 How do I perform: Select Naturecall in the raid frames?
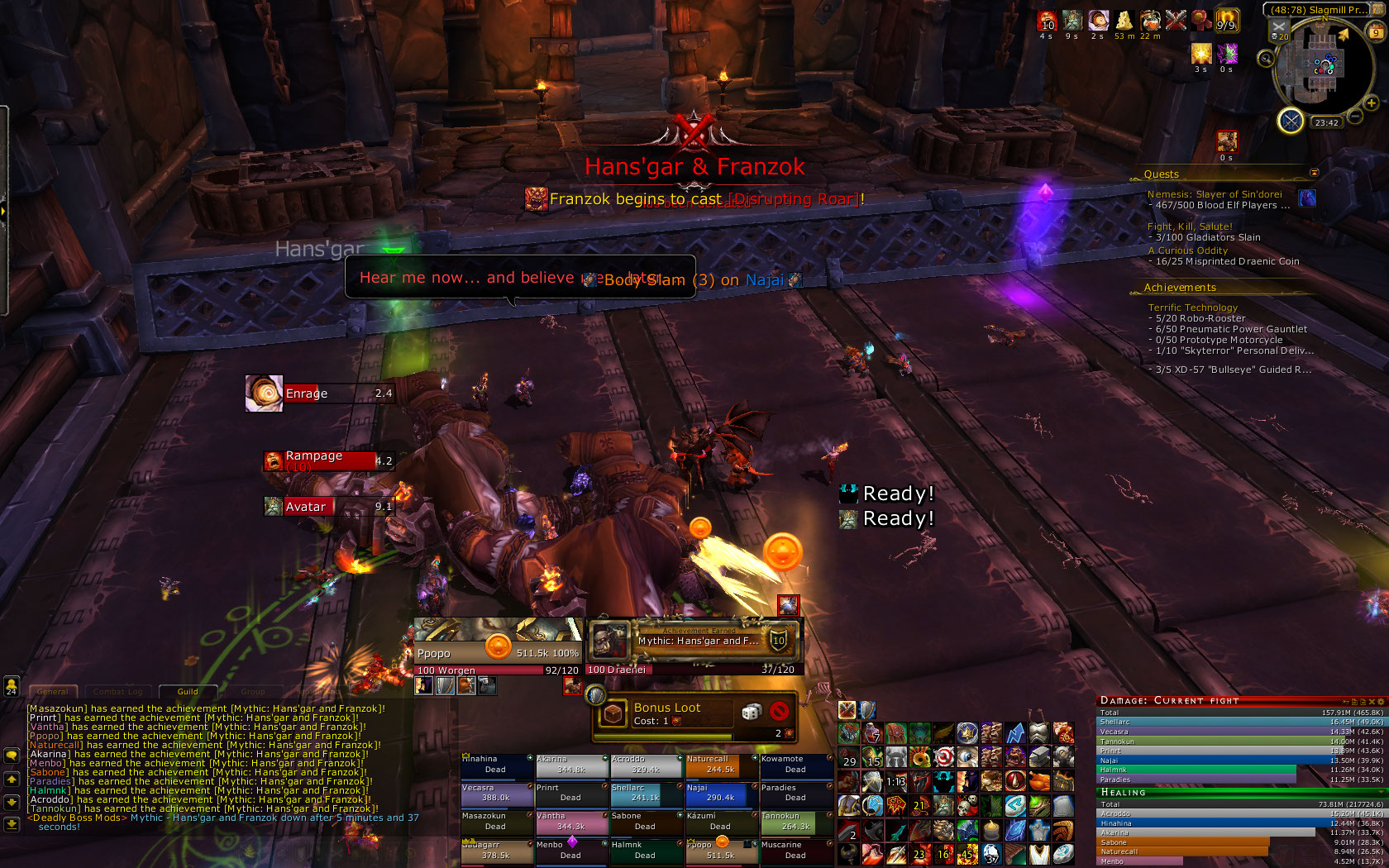click(x=720, y=765)
